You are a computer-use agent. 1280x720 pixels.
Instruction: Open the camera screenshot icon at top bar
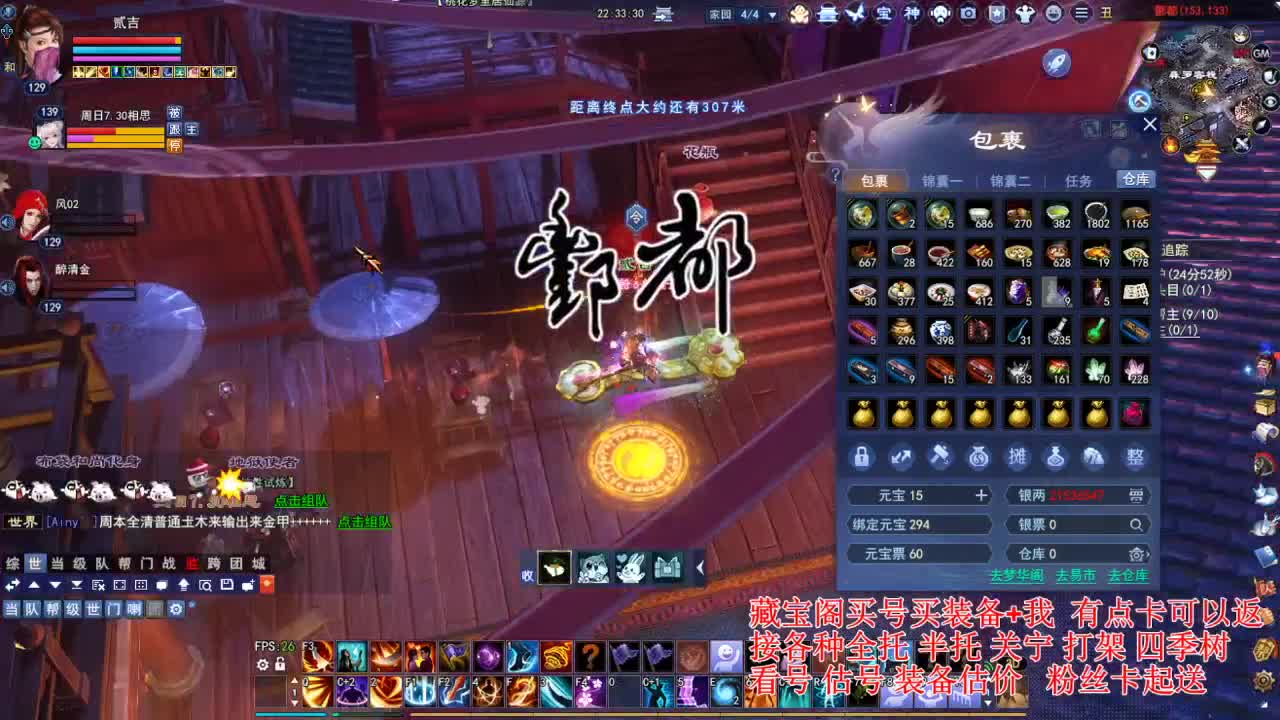[x=967, y=14]
